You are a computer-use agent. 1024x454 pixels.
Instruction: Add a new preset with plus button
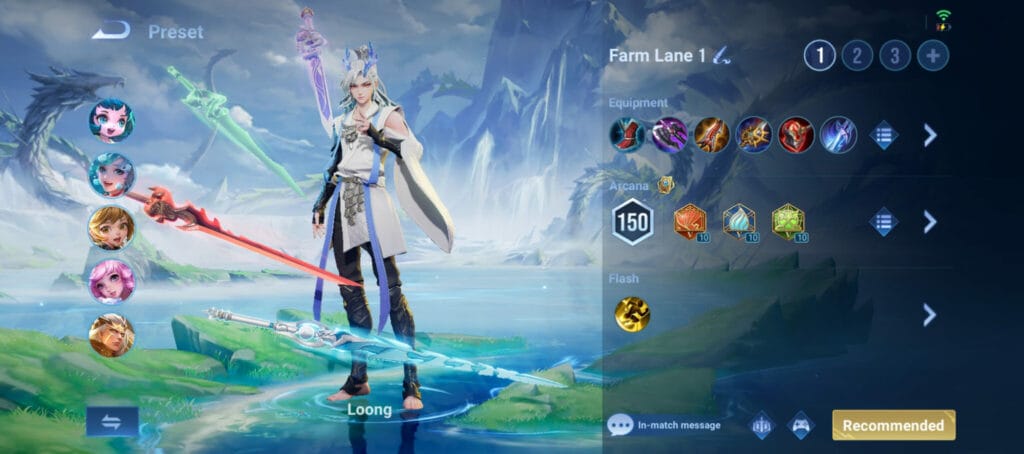(933, 56)
